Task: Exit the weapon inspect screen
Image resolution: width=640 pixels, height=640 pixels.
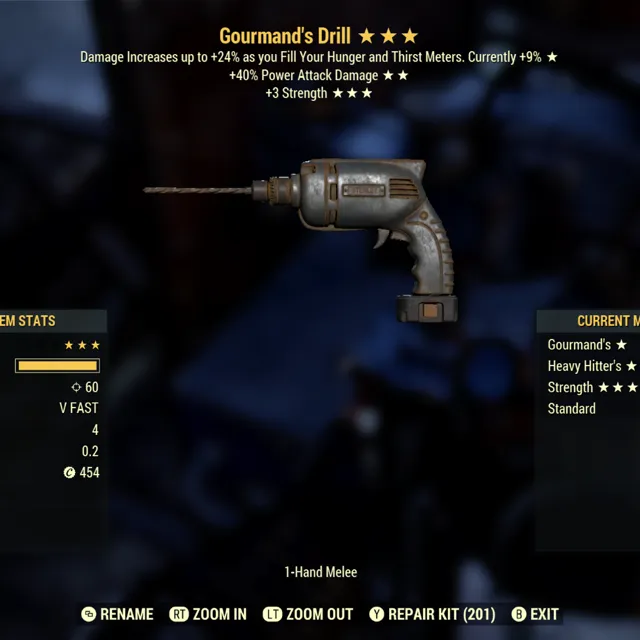Action: (x=535, y=614)
